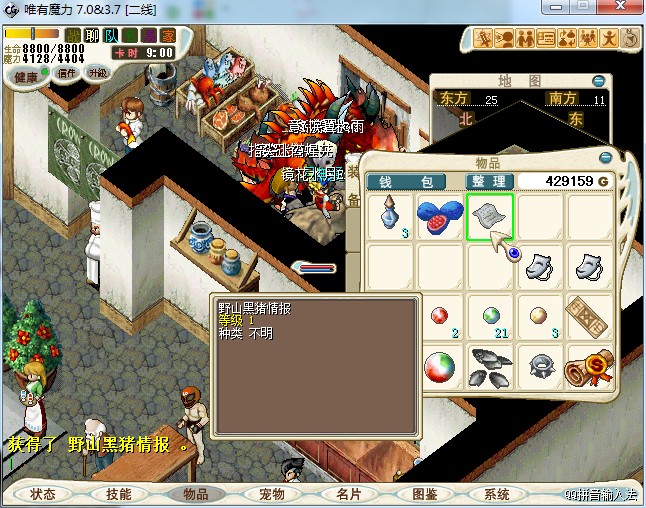
Task: Click the 整理 sort button in inventory
Action: (490, 181)
